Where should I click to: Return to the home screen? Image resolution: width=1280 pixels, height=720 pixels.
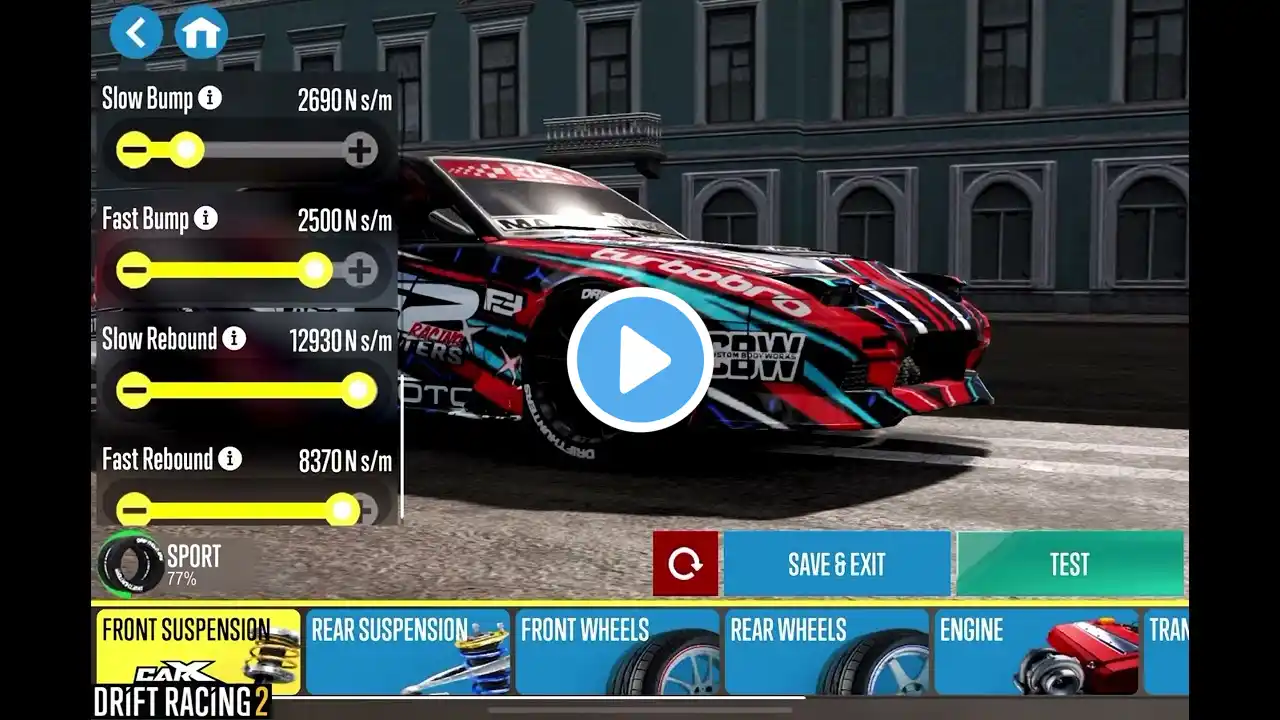[200, 32]
